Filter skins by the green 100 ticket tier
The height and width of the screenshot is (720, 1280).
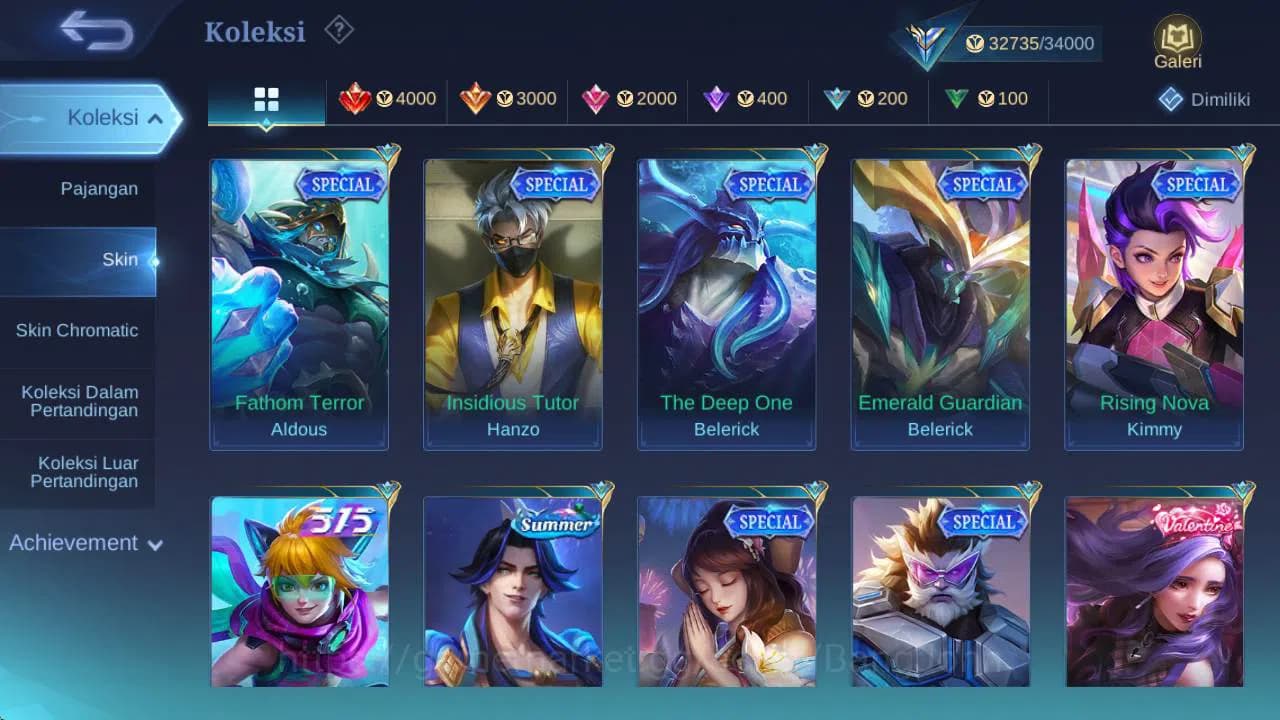[x=988, y=99]
